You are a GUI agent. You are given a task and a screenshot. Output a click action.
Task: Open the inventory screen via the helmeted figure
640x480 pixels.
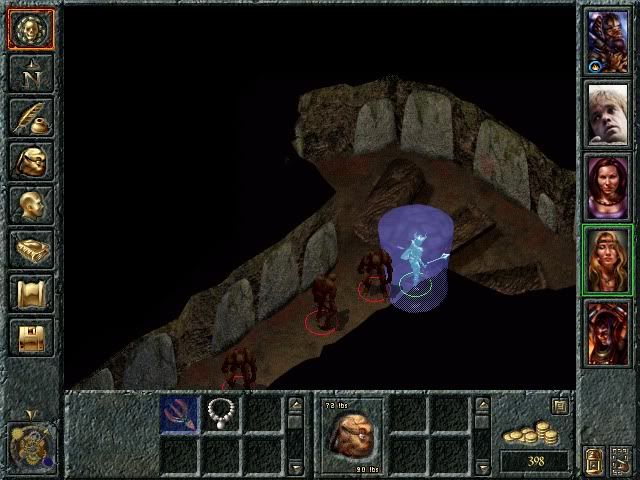pyautogui.click(x=30, y=161)
